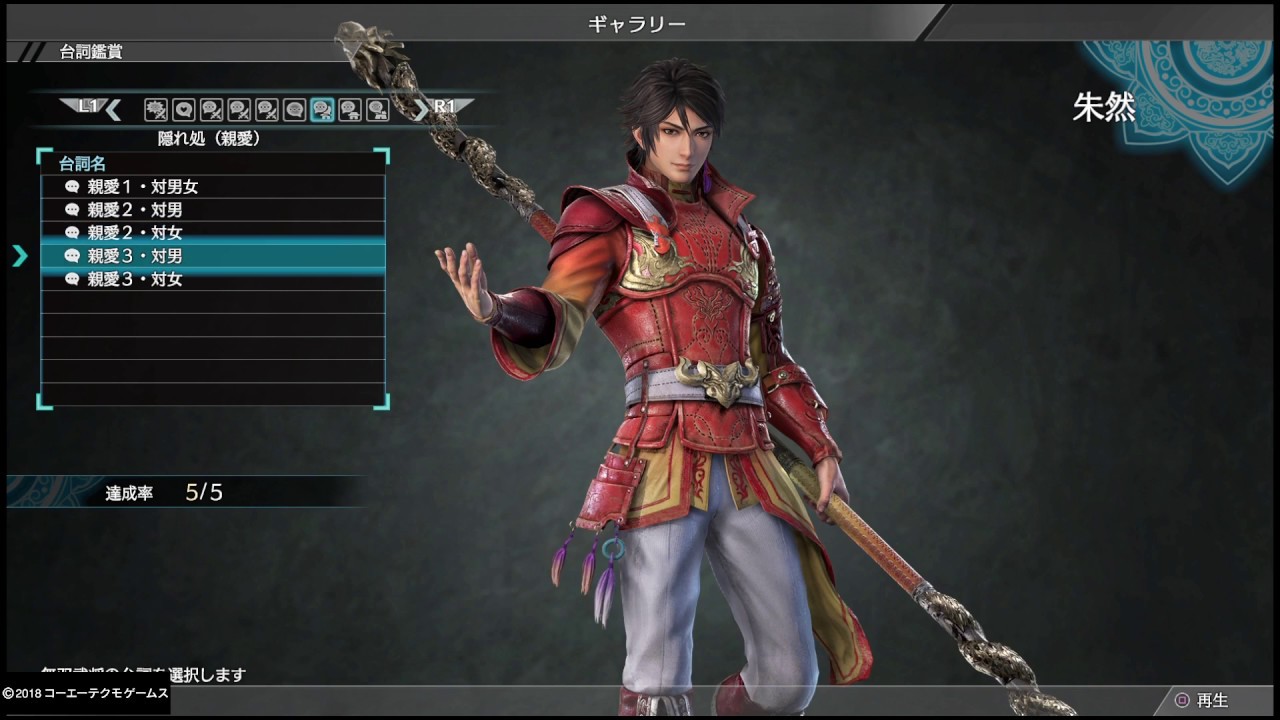Switch to the heart speech bubble category
This screenshot has height=720, width=1280.
[x=183, y=110]
